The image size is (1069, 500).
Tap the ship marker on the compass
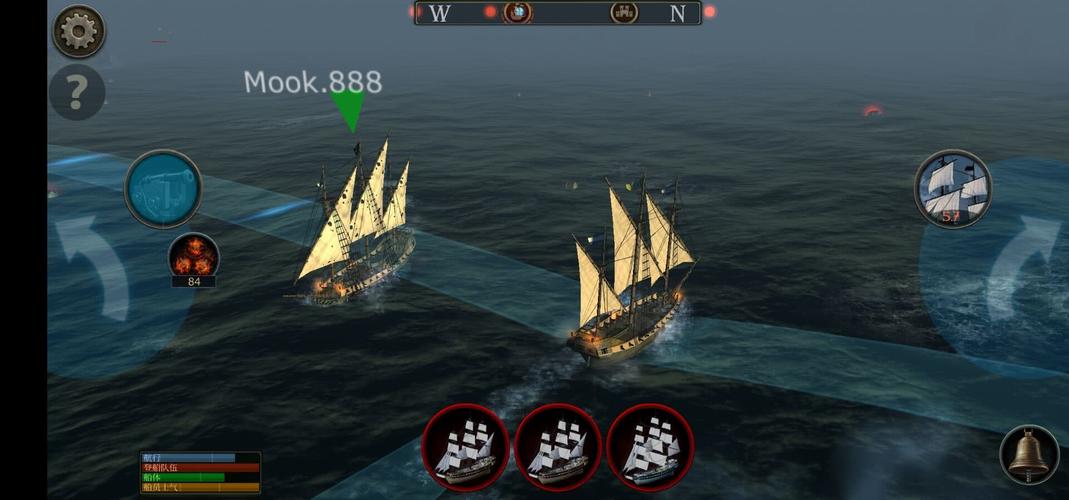click(x=517, y=13)
